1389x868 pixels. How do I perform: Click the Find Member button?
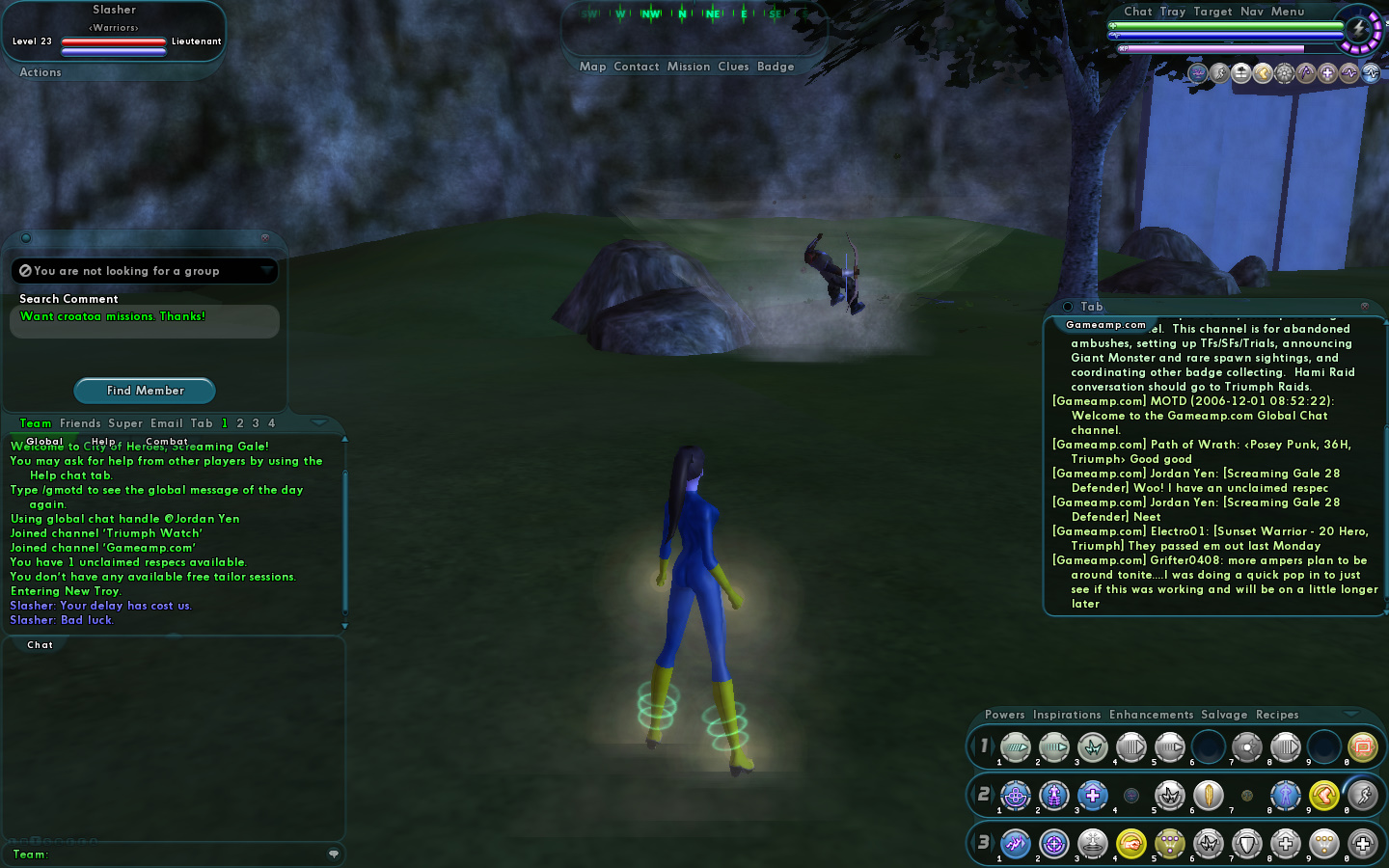[145, 391]
